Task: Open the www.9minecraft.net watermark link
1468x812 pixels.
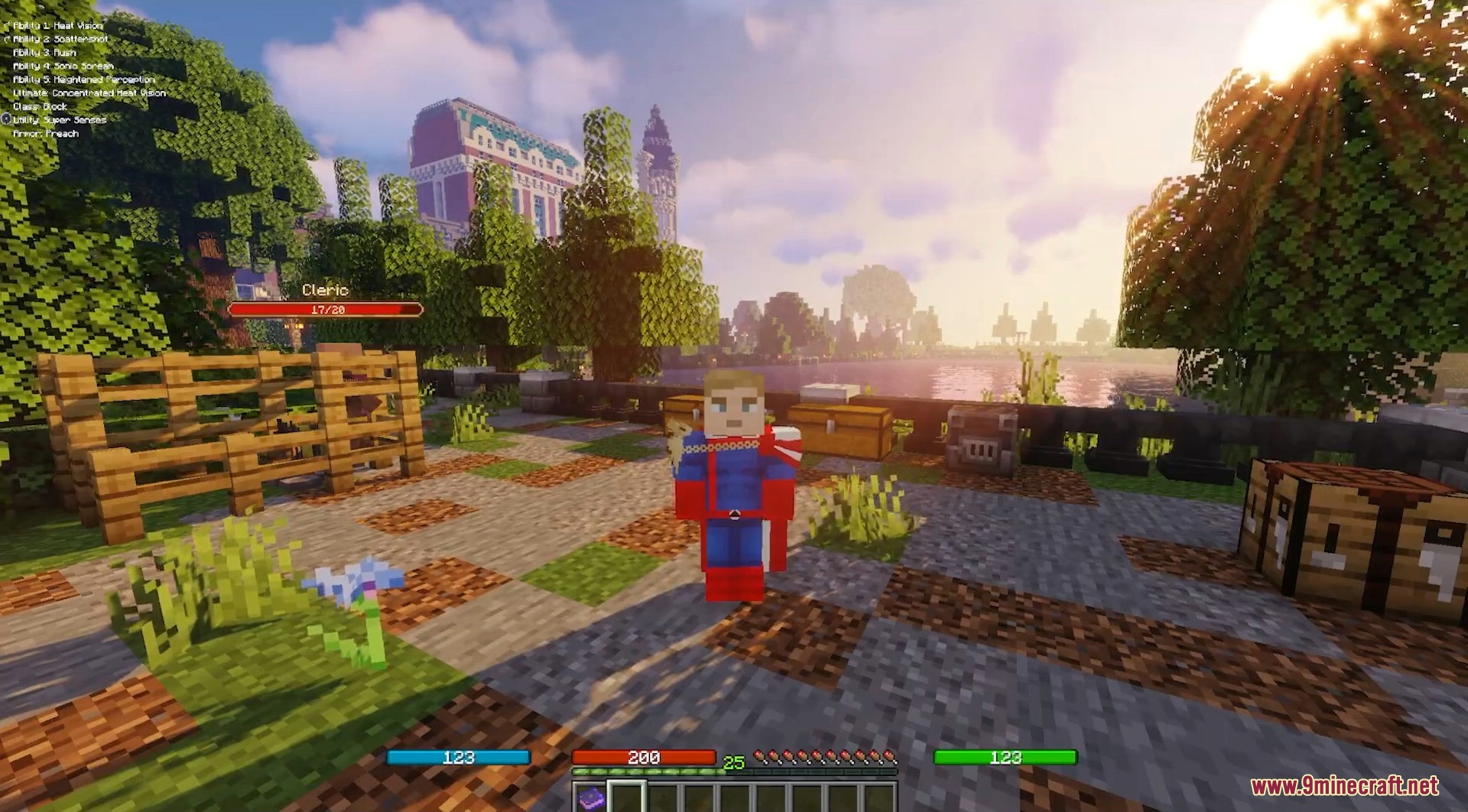Action: [1344, 786]
